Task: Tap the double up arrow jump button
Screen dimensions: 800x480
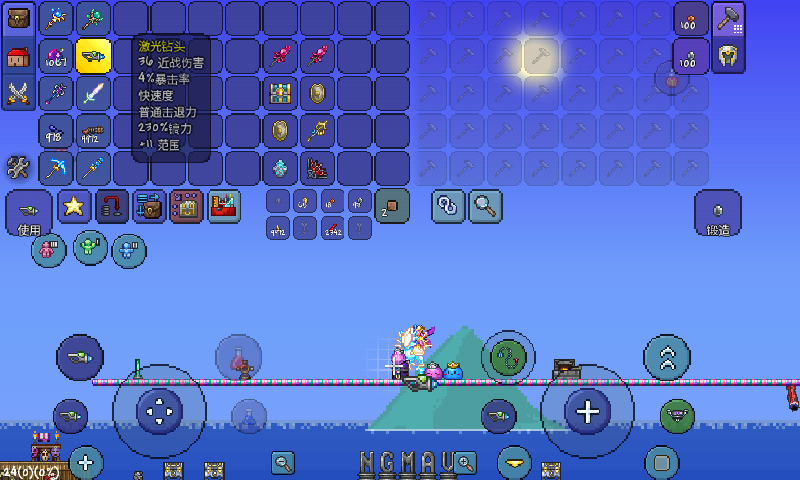Action: tap(667, 358)
